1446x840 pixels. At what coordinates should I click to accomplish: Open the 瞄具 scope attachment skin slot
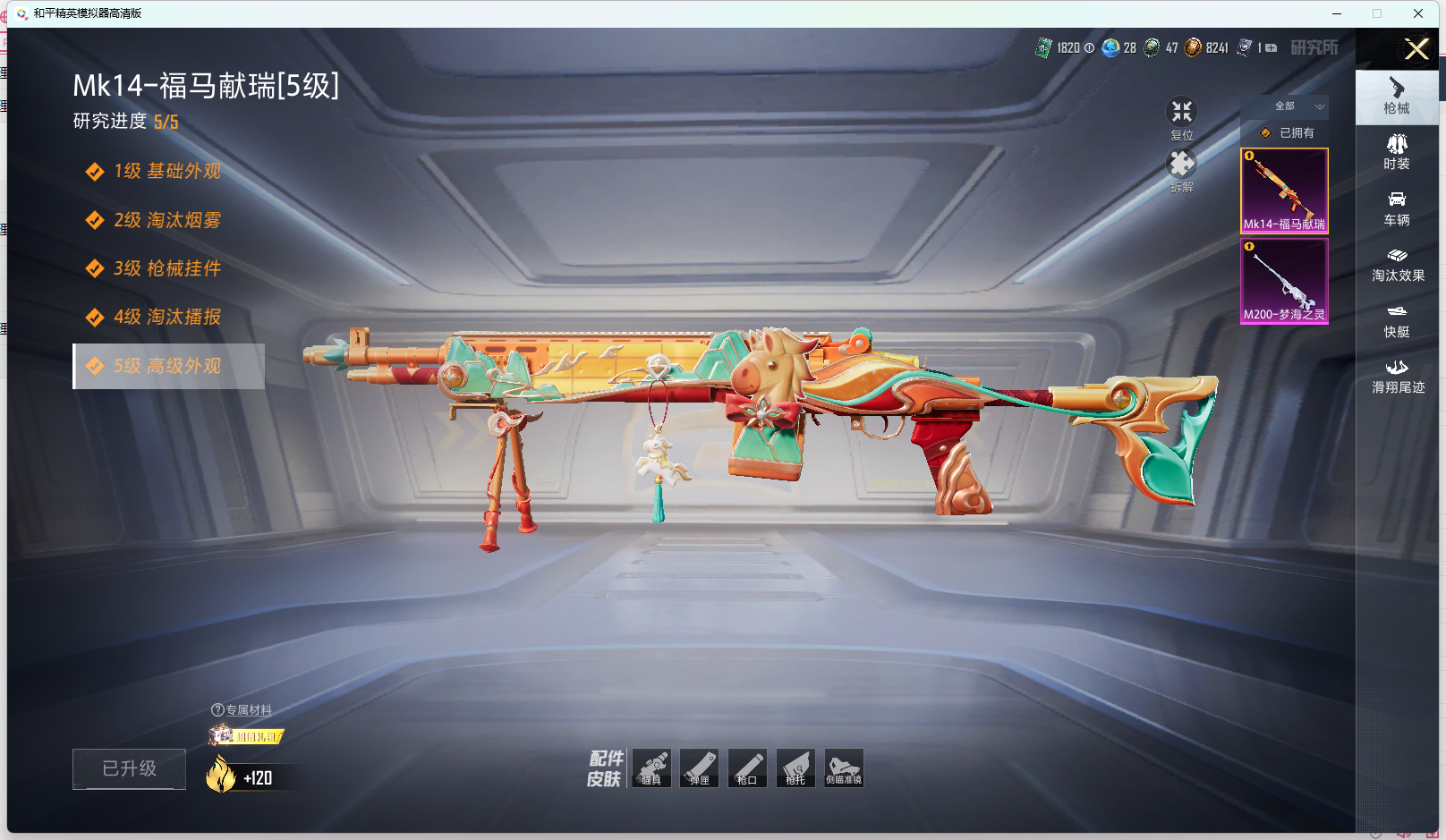[x=651, y=768]
